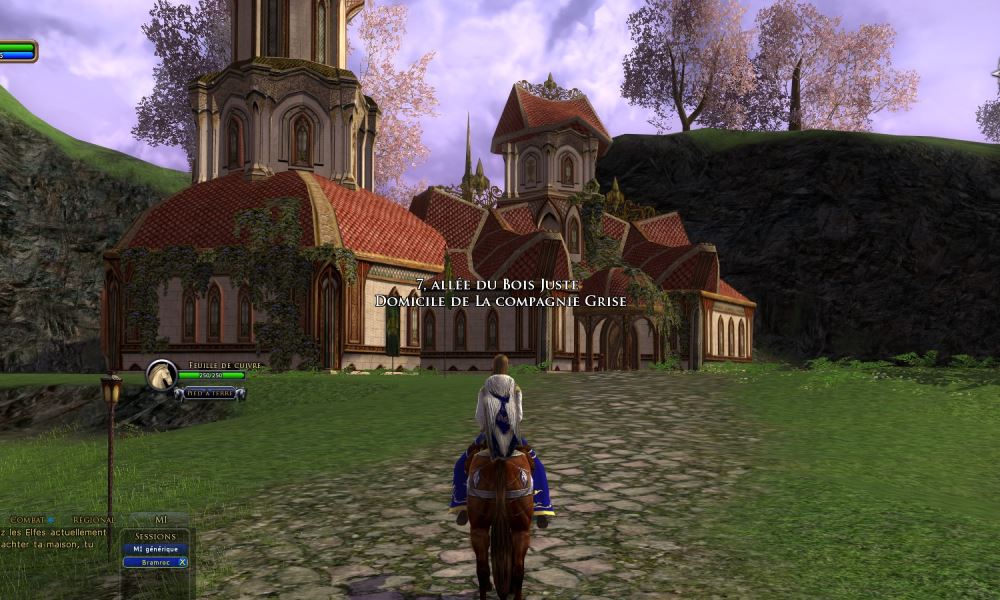Choose the MI générique session
The image size is (1000, 600).
tap(154, 549)
